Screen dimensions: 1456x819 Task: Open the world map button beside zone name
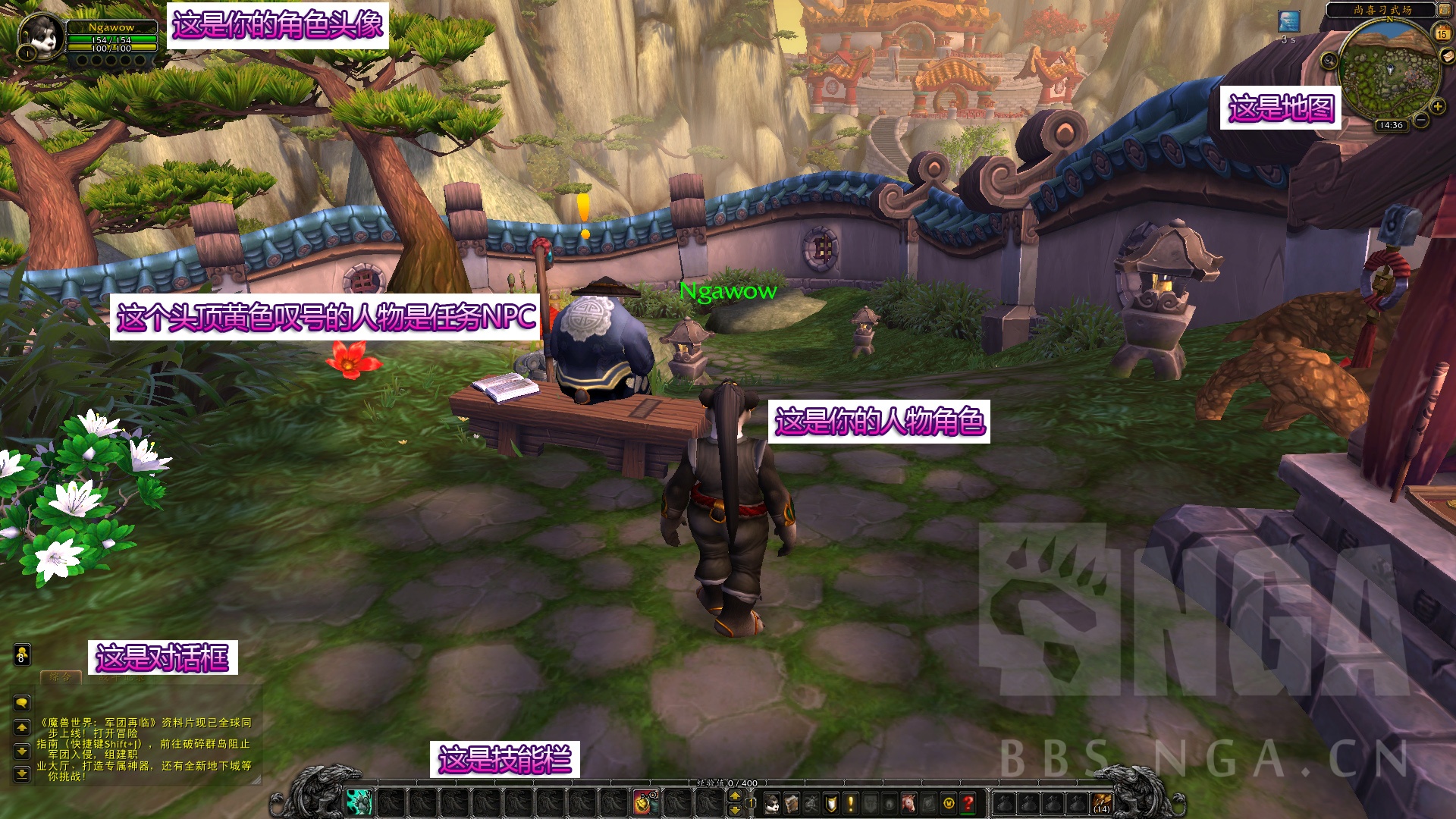pos(1444,11)
